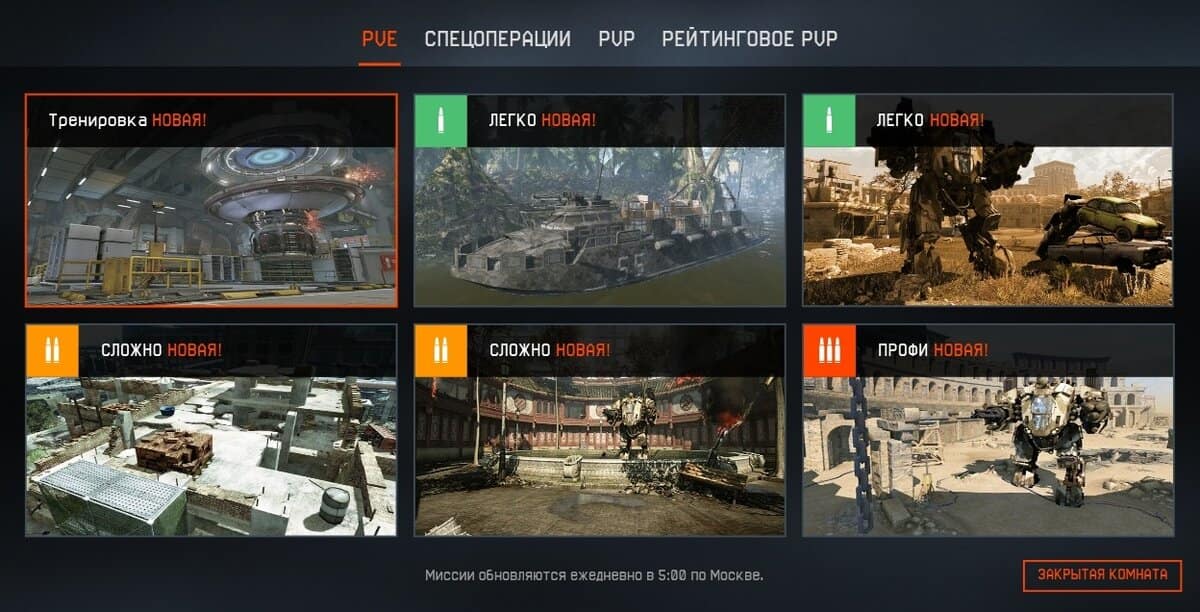Switch to the PVE tab
The image size is (1200, 612).
click(379, 39)
